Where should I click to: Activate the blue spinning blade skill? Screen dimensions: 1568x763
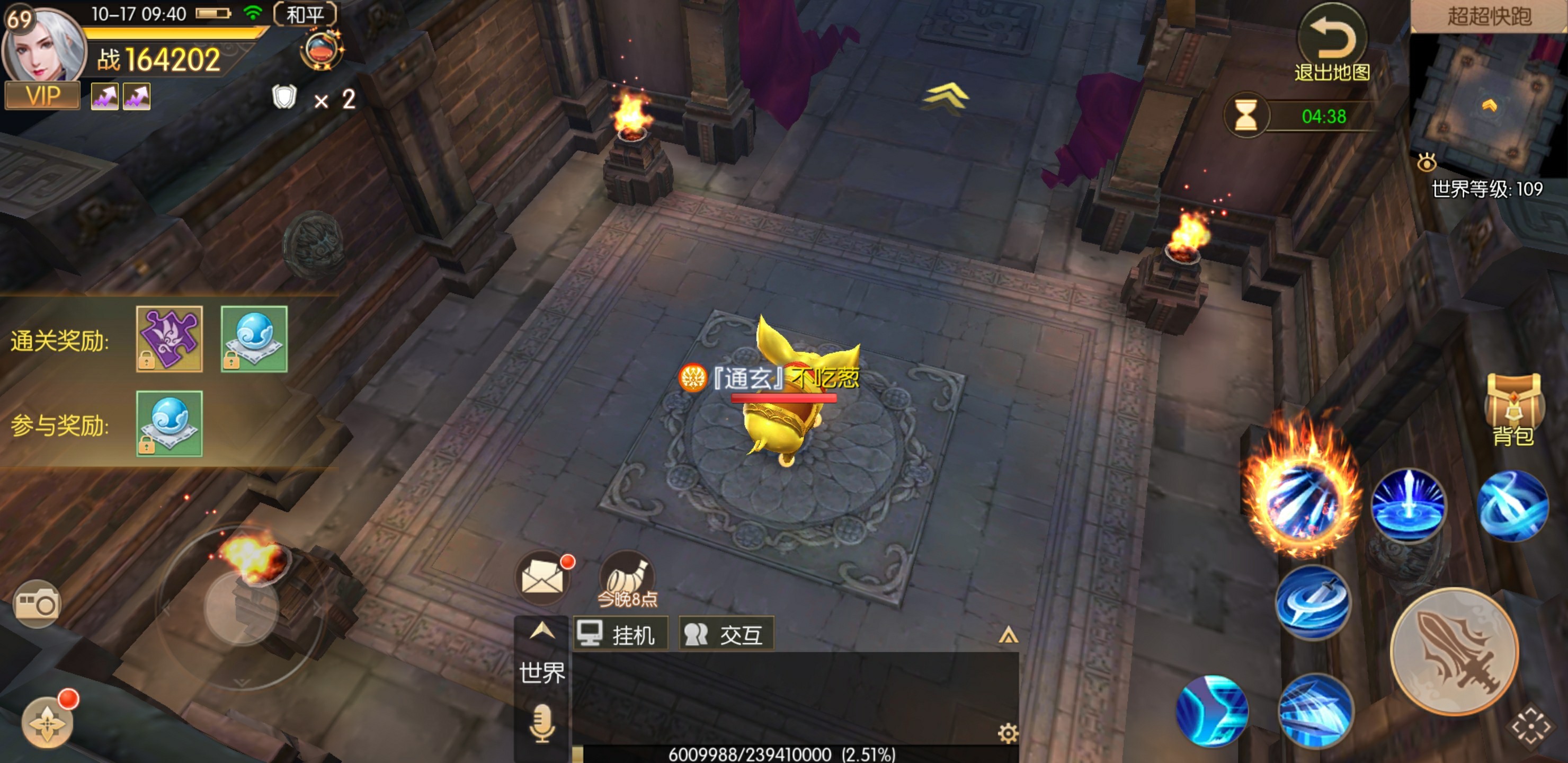tap(1313, 602)
